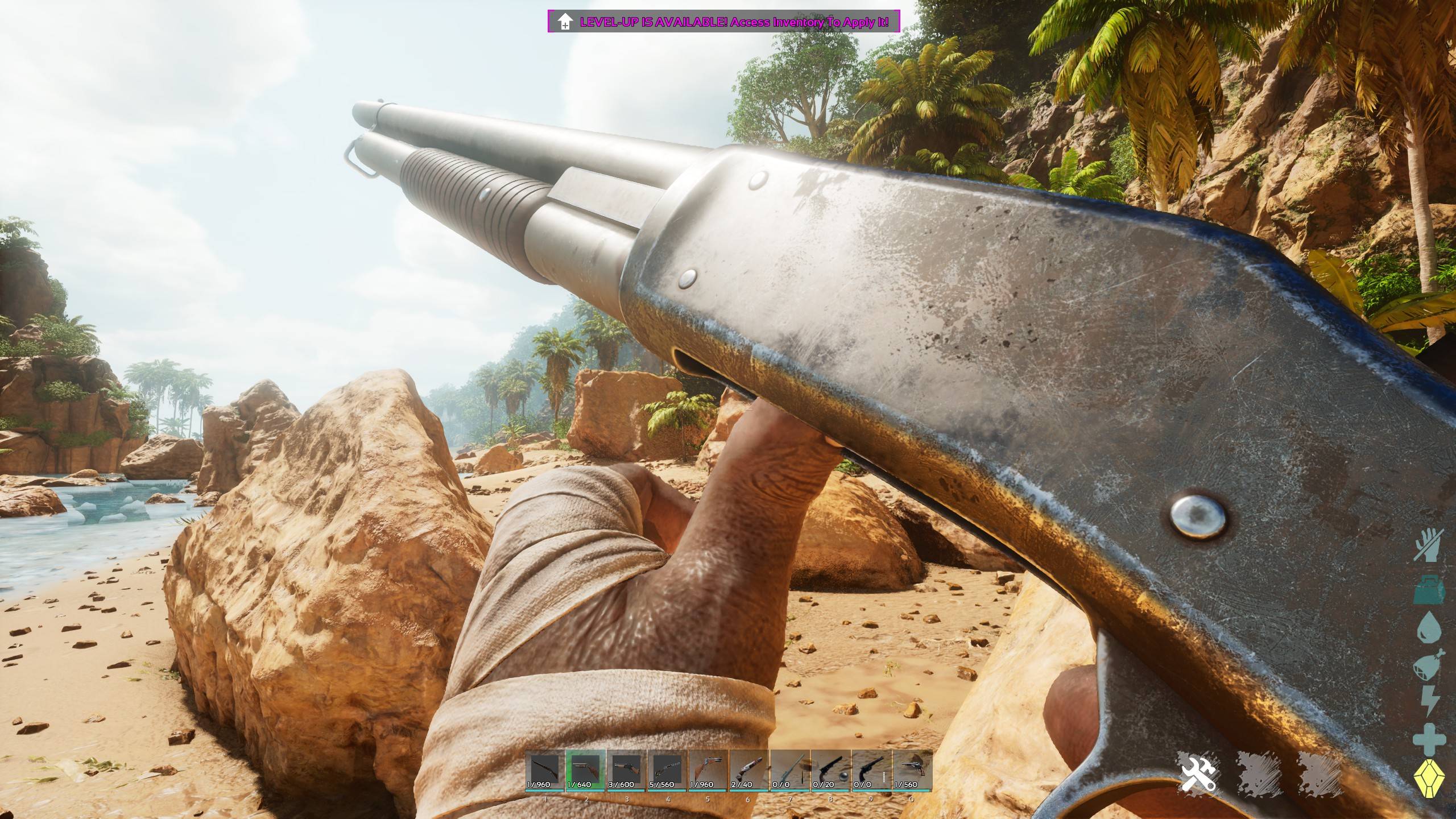Choose the black revolver showing 0/20
Screen dimensions: 1456x819
click(830, 770)
